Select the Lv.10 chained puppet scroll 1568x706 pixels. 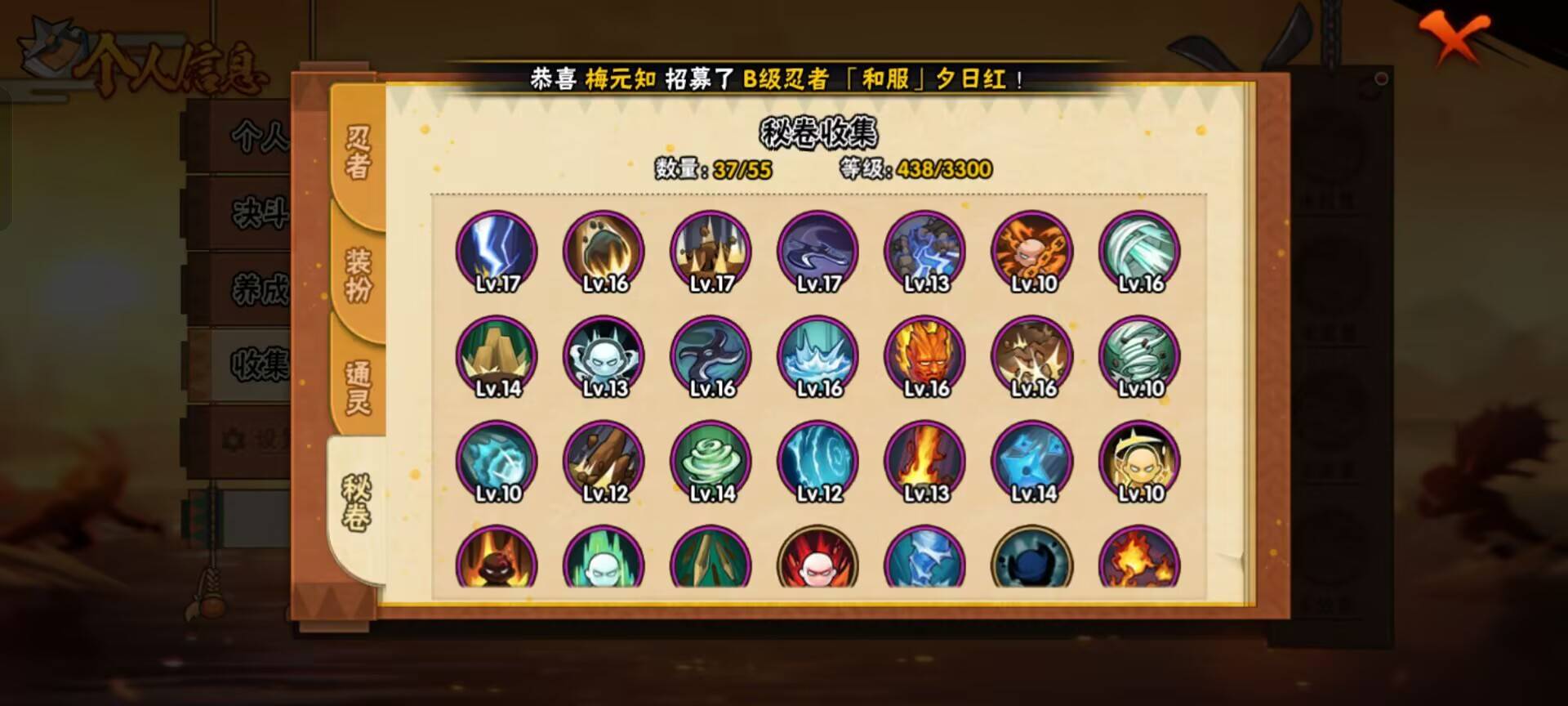pos(1031,252)
